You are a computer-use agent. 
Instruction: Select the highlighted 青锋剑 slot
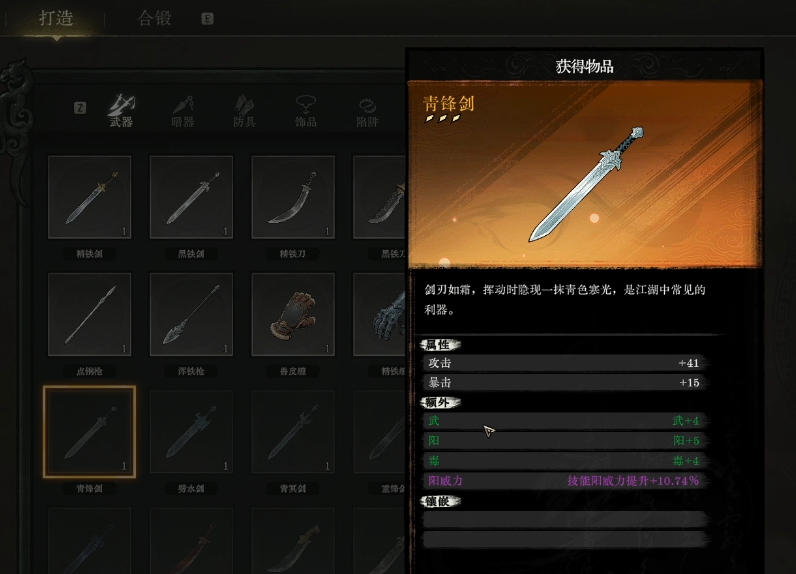[x=90, y=431]
